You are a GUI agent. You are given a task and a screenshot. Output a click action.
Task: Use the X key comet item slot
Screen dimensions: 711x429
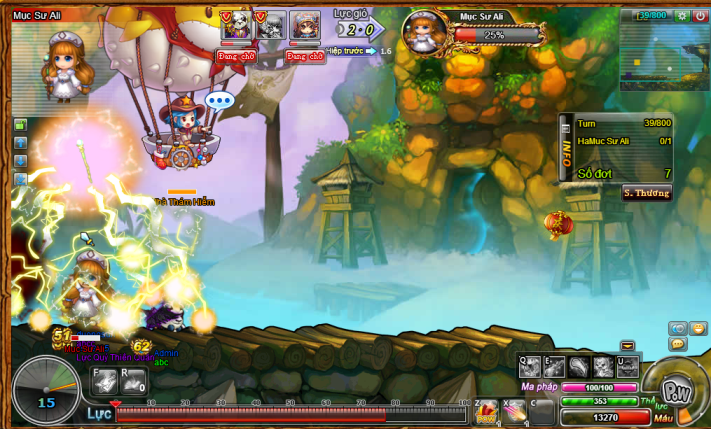click(514, 410)
